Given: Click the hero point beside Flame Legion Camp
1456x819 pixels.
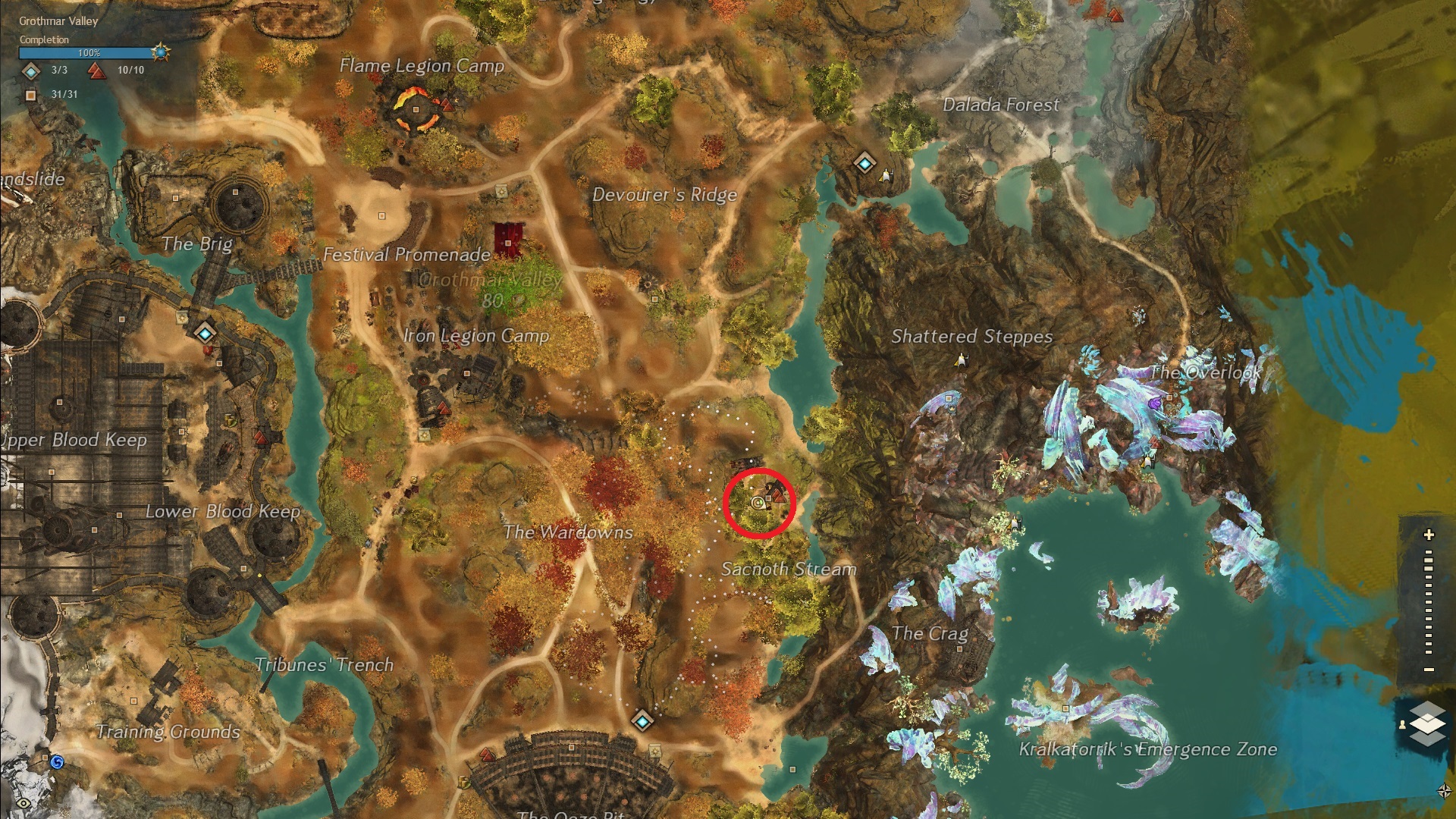Looking at the screenshot, I should (447, 105).
